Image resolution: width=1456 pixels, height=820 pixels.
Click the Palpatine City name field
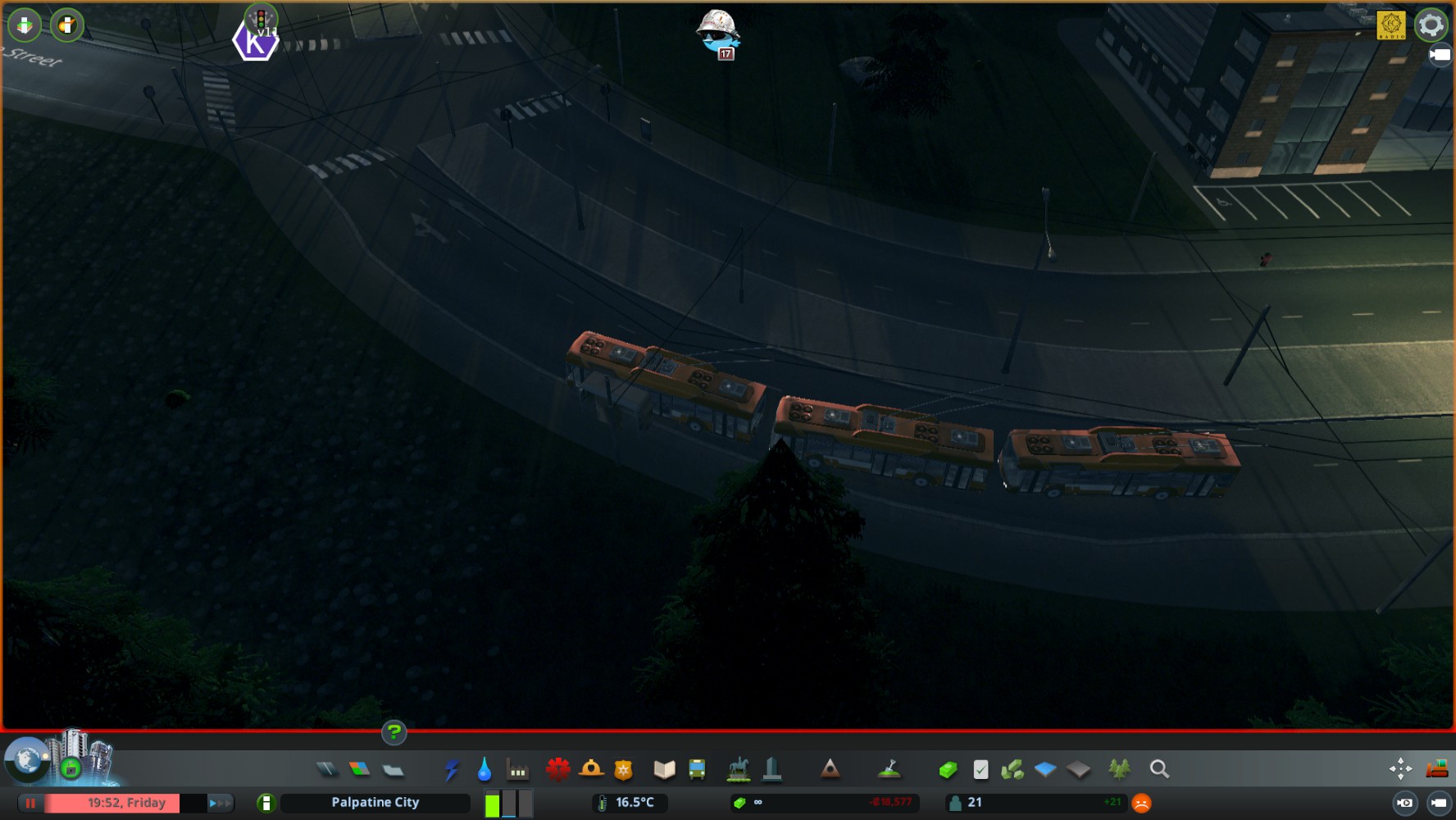375,803
